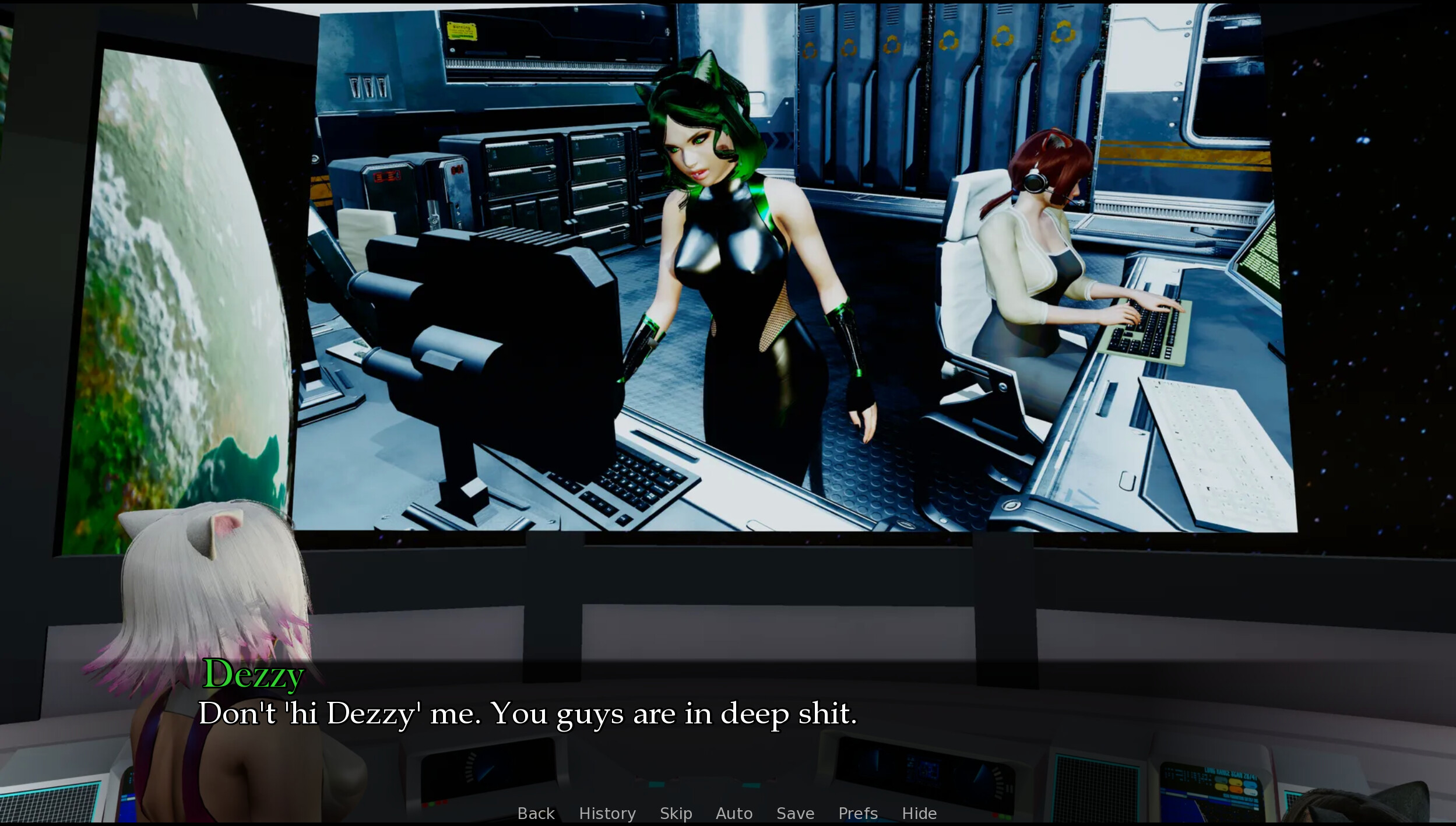Open the Prefs menu
The width and height of the screenshot is (1456, 826).
857,813
